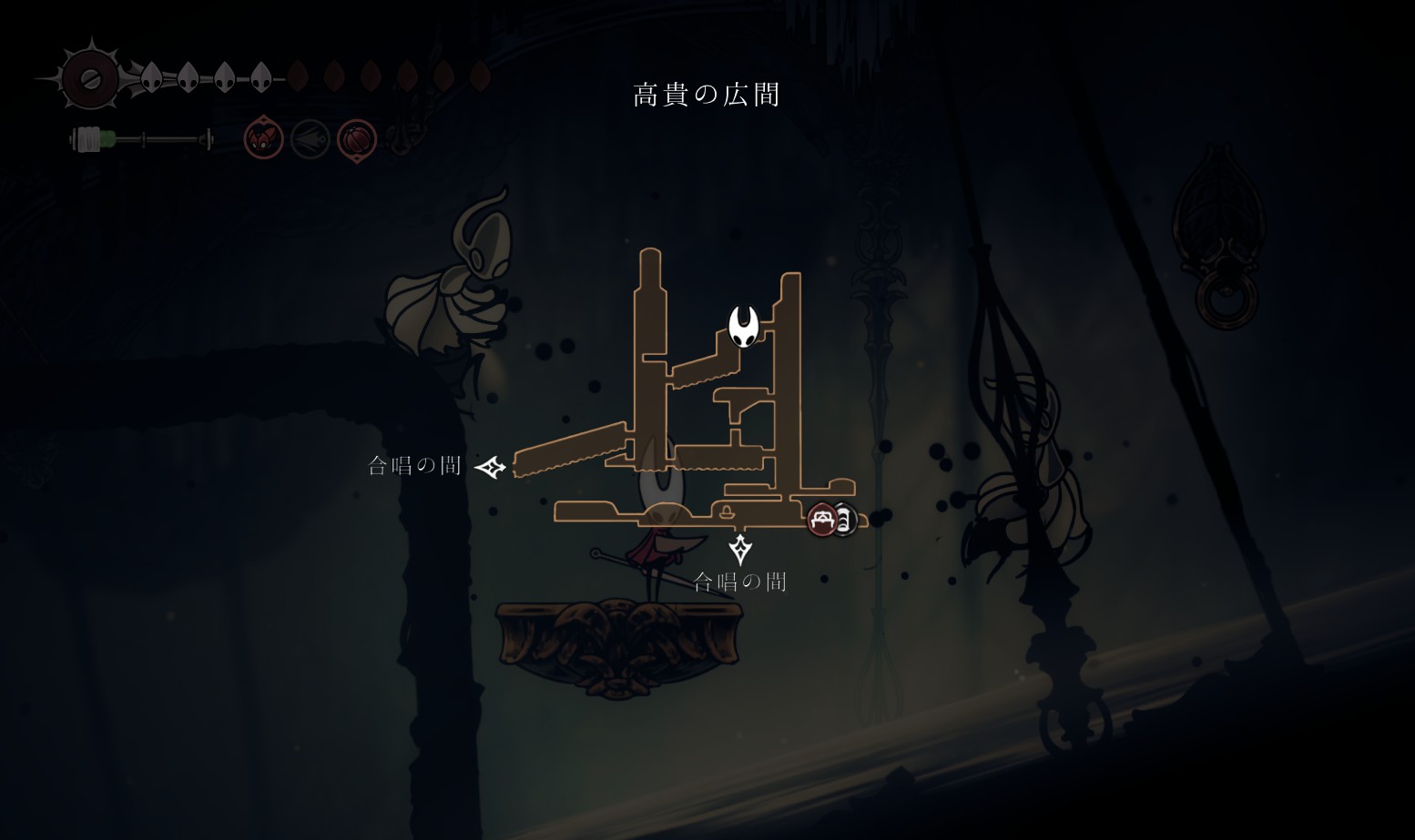Screen dimensions: 1415x840
Task: Select the red bench marker on the map
Action: coord(822,520)
